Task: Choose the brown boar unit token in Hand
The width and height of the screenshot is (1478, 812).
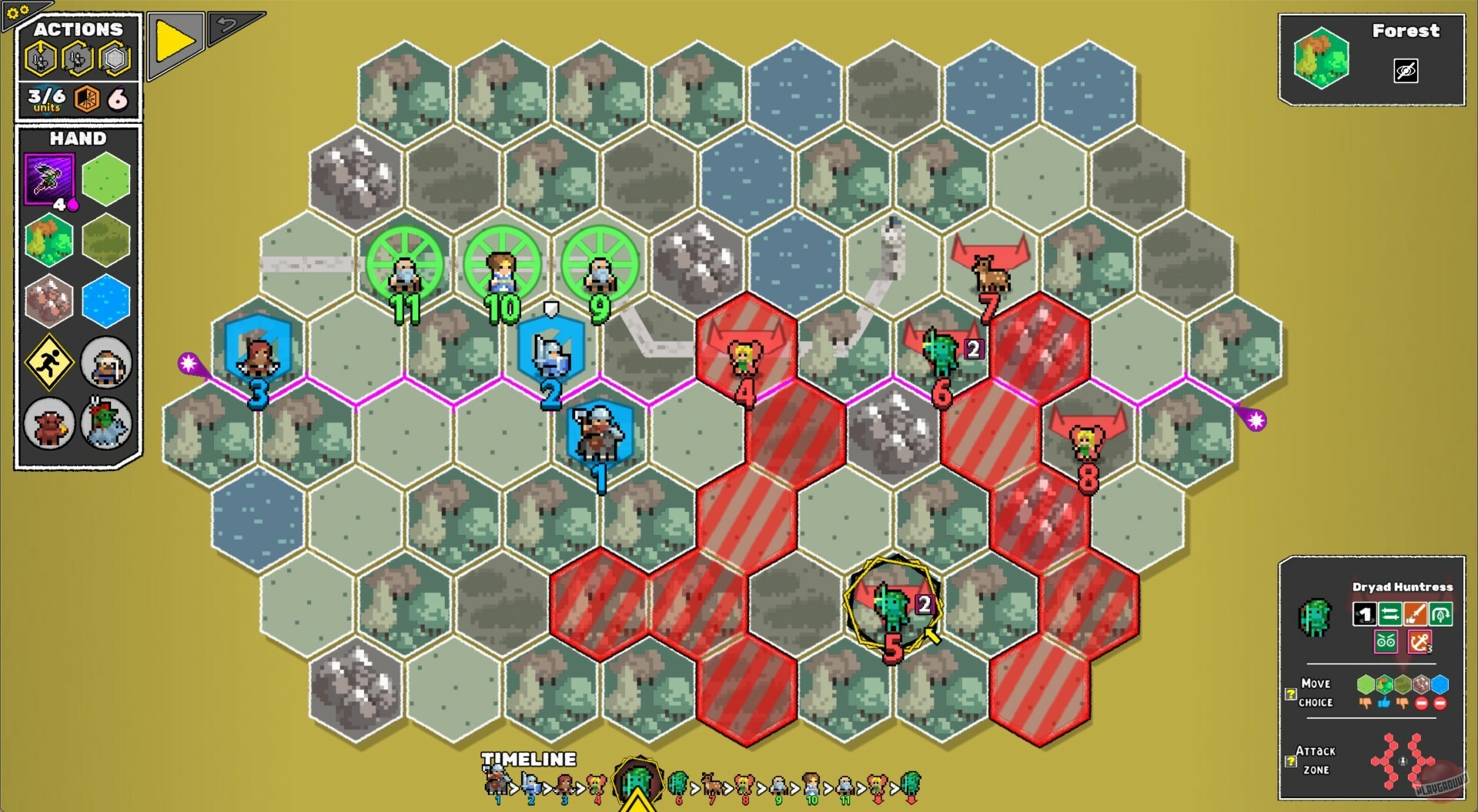Action: coord(48,424)
